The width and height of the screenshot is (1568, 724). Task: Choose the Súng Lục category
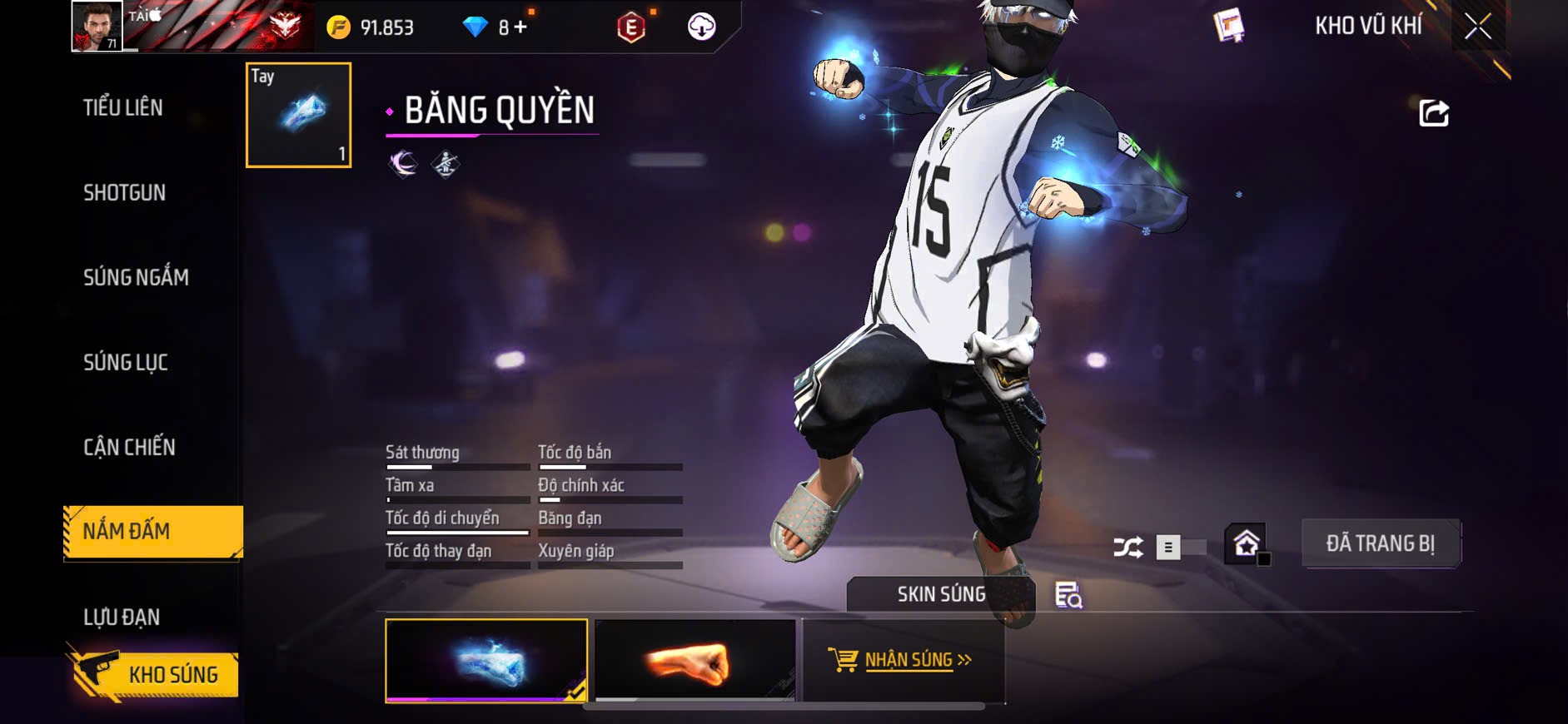pyautogui.click(x=126, y=362)
